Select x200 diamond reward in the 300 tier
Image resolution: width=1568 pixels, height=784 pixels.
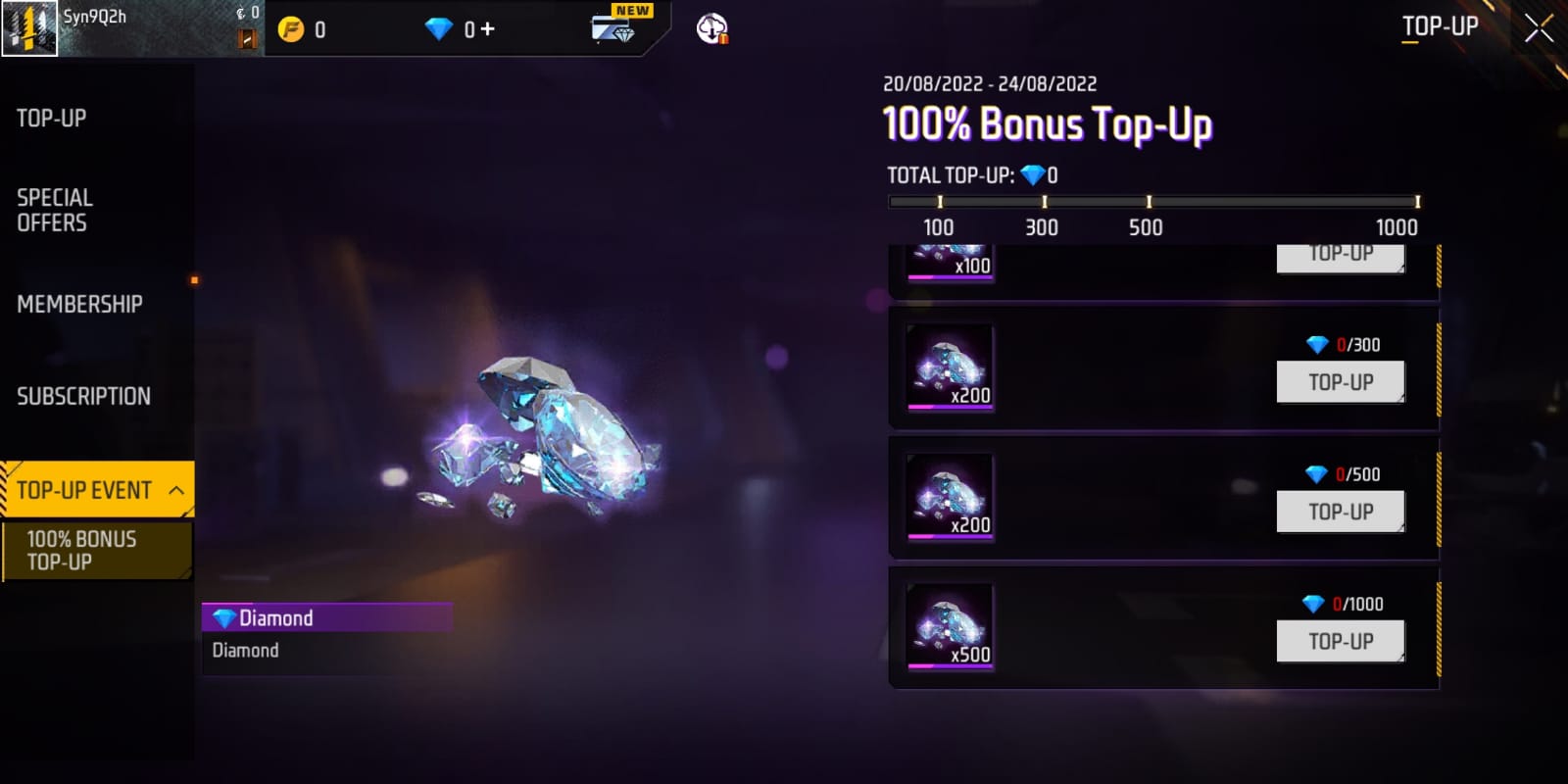950,367
